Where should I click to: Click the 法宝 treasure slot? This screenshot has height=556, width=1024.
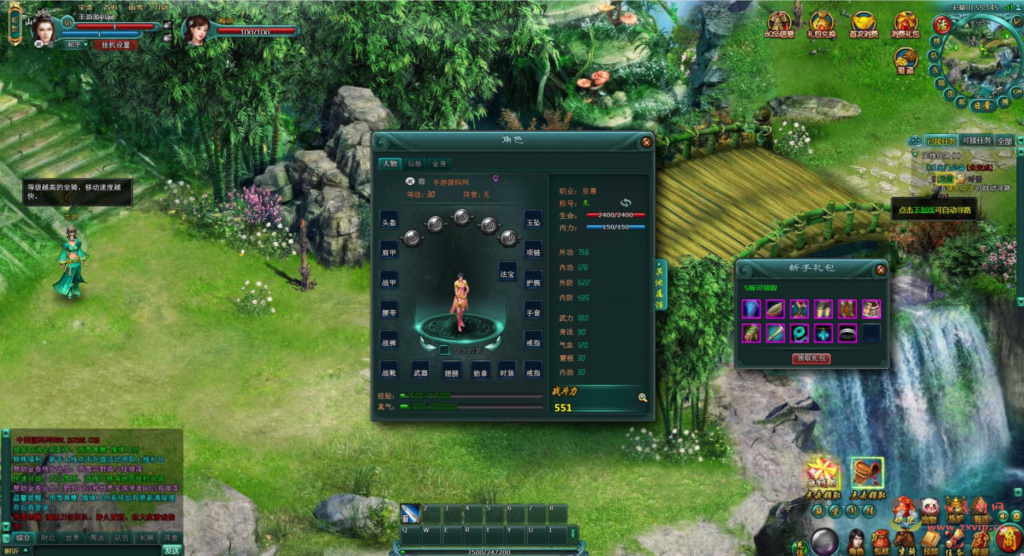pos(508,270)
